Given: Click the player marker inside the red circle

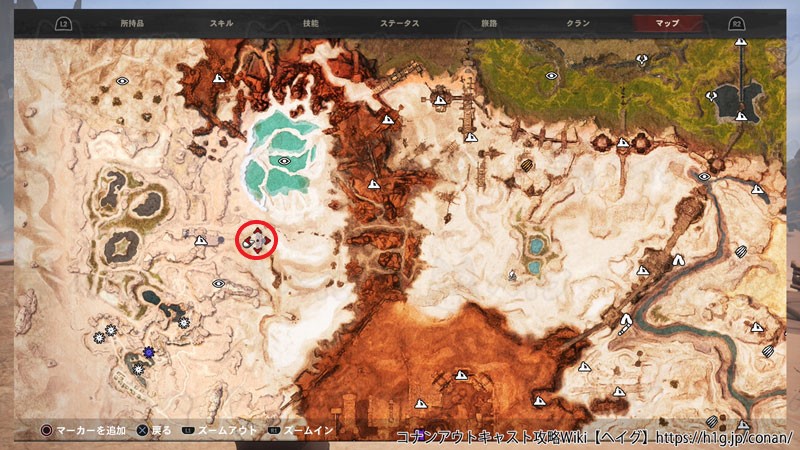Looking at the screenshot, I should click(x=256, y=240).
